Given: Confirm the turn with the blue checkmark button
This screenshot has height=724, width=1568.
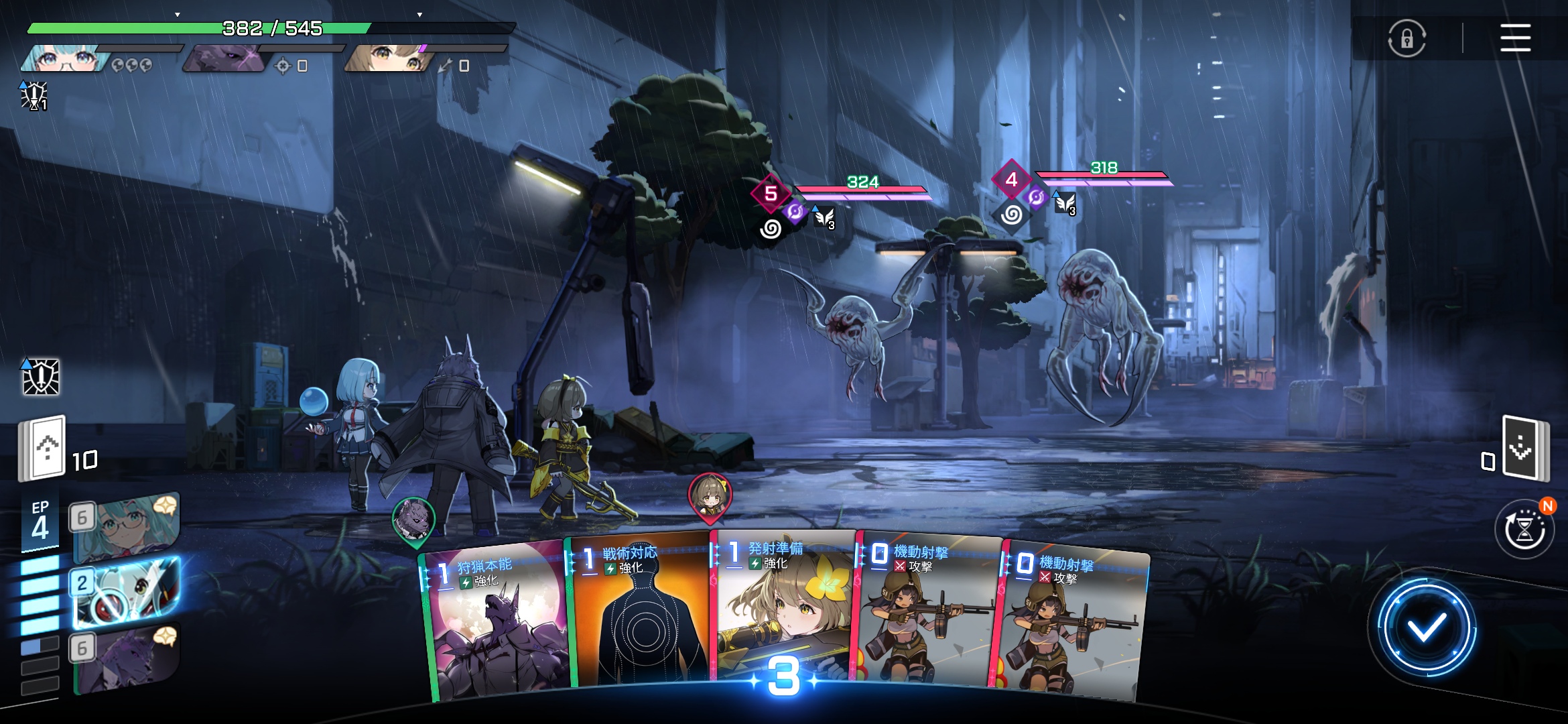Looking at the screenshot, I should (x=1425, y=628).
